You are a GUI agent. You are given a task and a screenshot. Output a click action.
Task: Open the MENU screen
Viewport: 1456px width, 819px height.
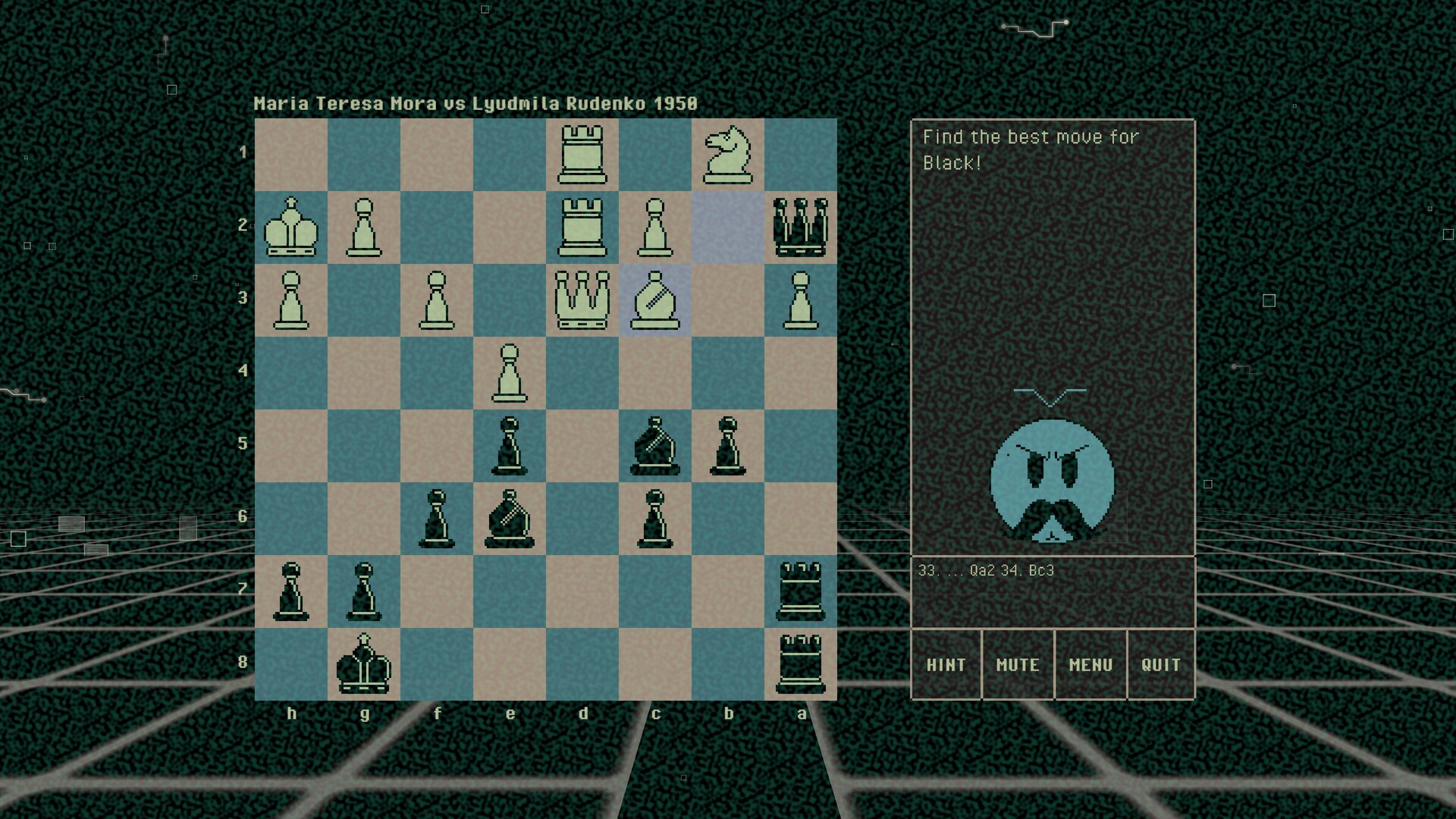click(1090, 664)
